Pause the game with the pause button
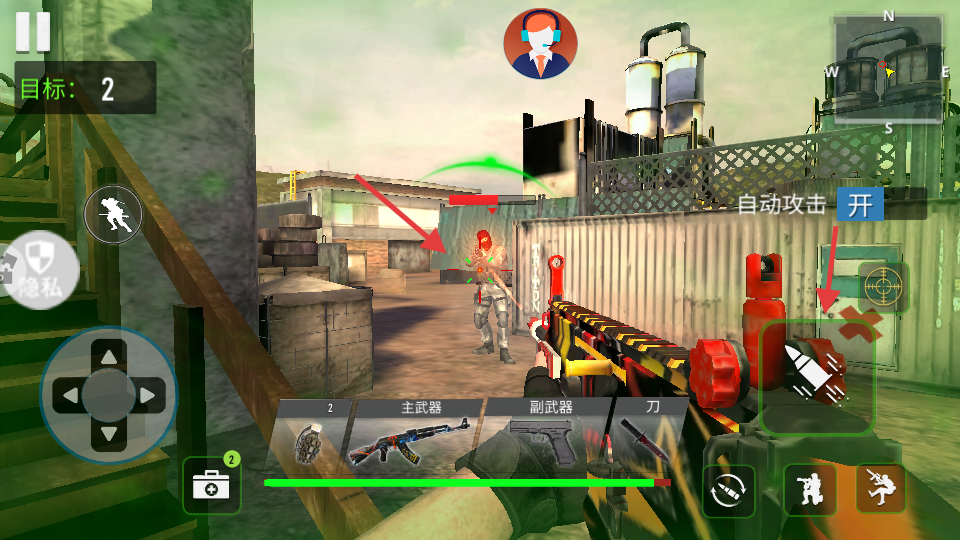This screenshot has width=960, height=540. (x=32, y=31)
